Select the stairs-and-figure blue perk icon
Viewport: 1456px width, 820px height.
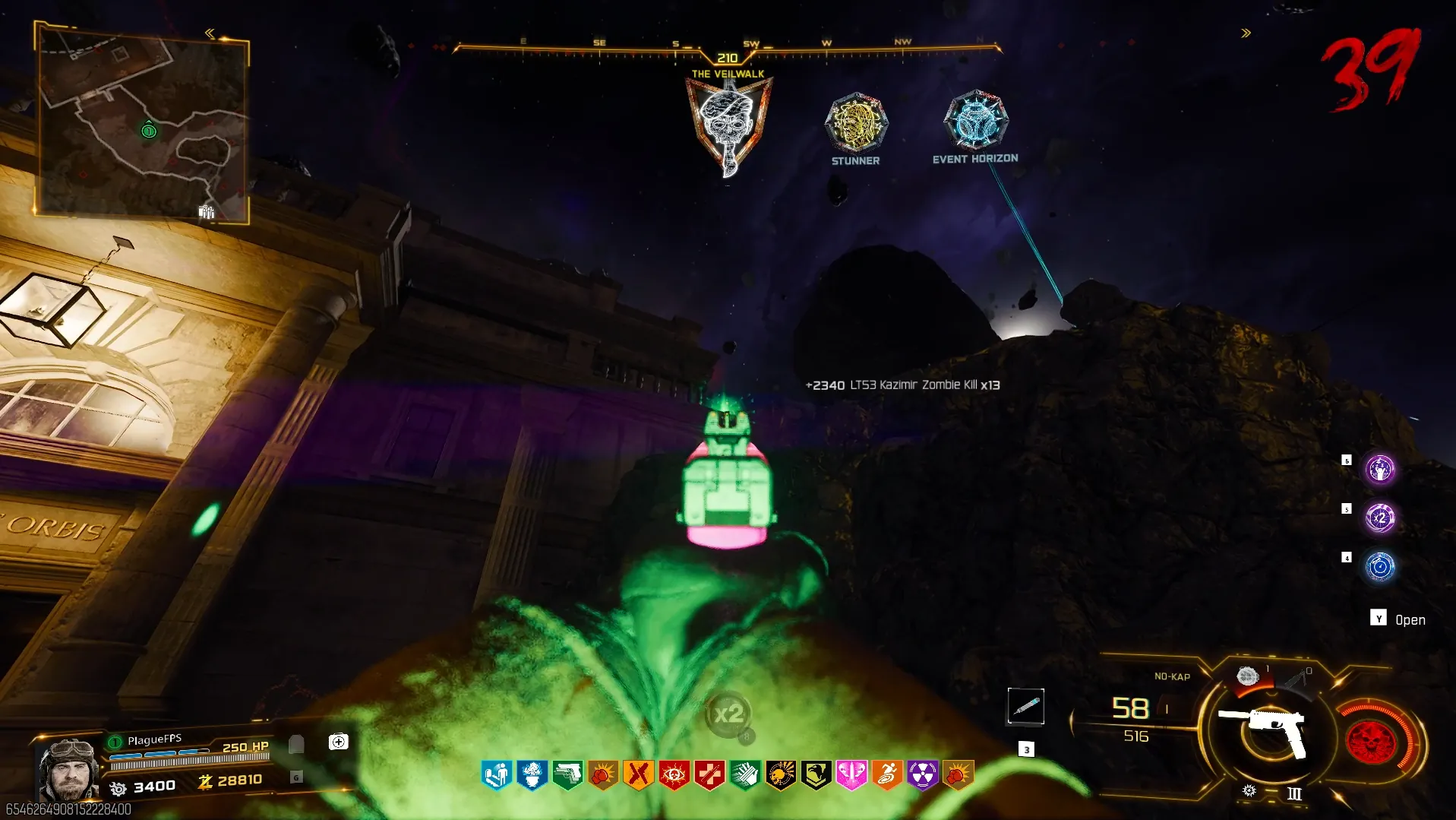point(497,775)
